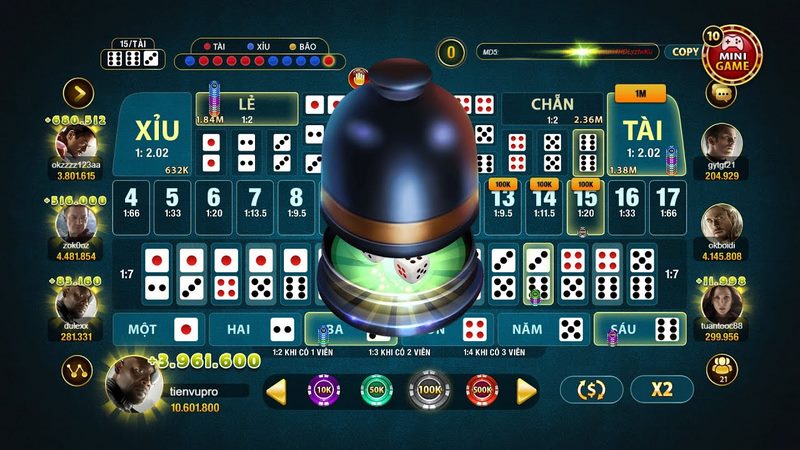The width and height of the screenshot is (800, 450).
Task: Copy the MD5 code
Action: (685, 51)
